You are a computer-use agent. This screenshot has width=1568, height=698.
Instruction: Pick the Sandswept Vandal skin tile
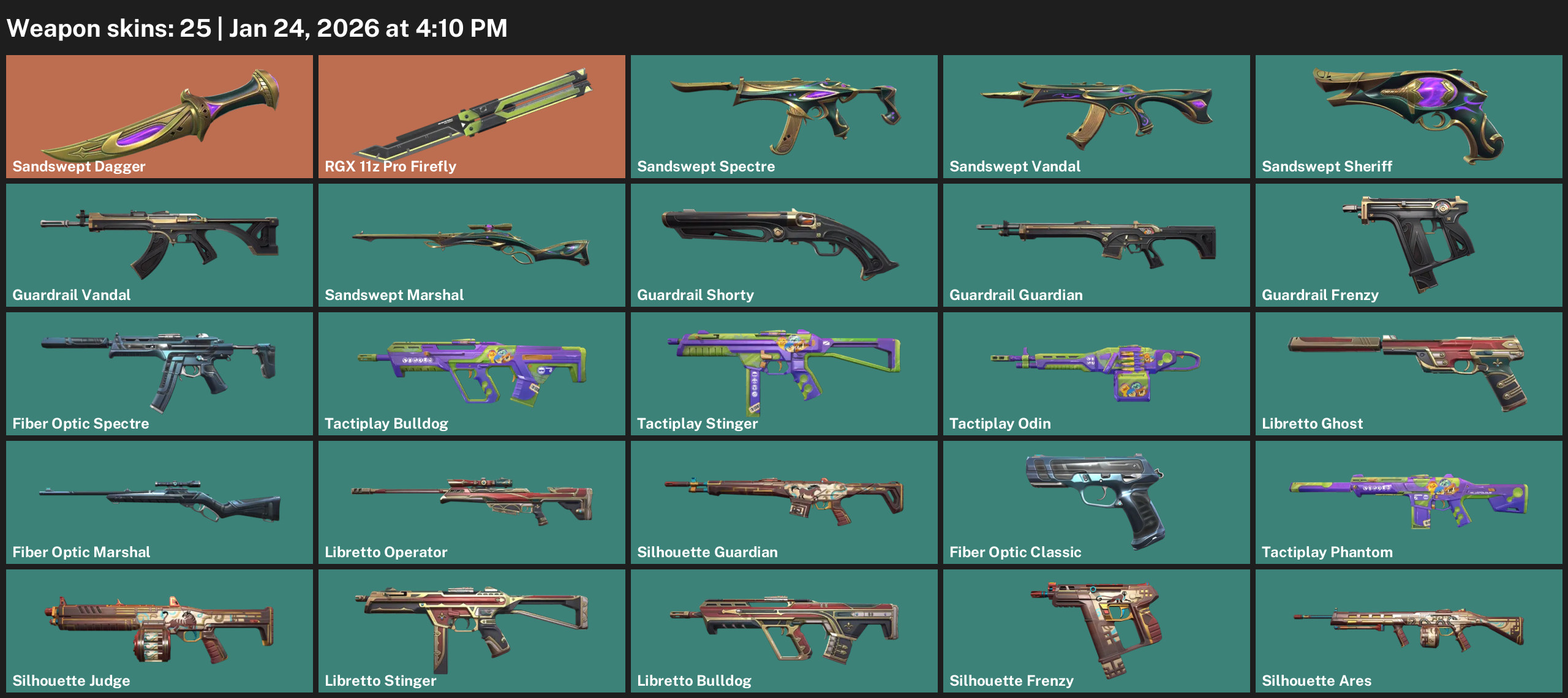[1096, 116]
